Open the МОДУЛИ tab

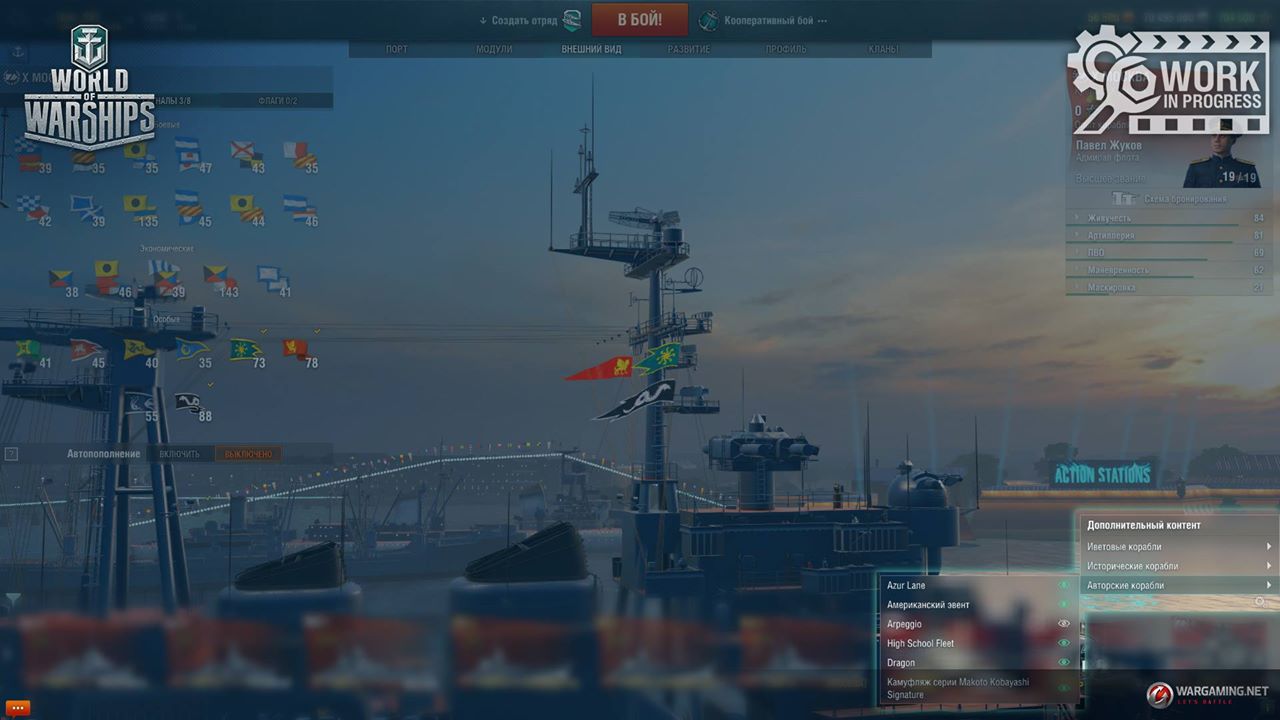[494, 49]
